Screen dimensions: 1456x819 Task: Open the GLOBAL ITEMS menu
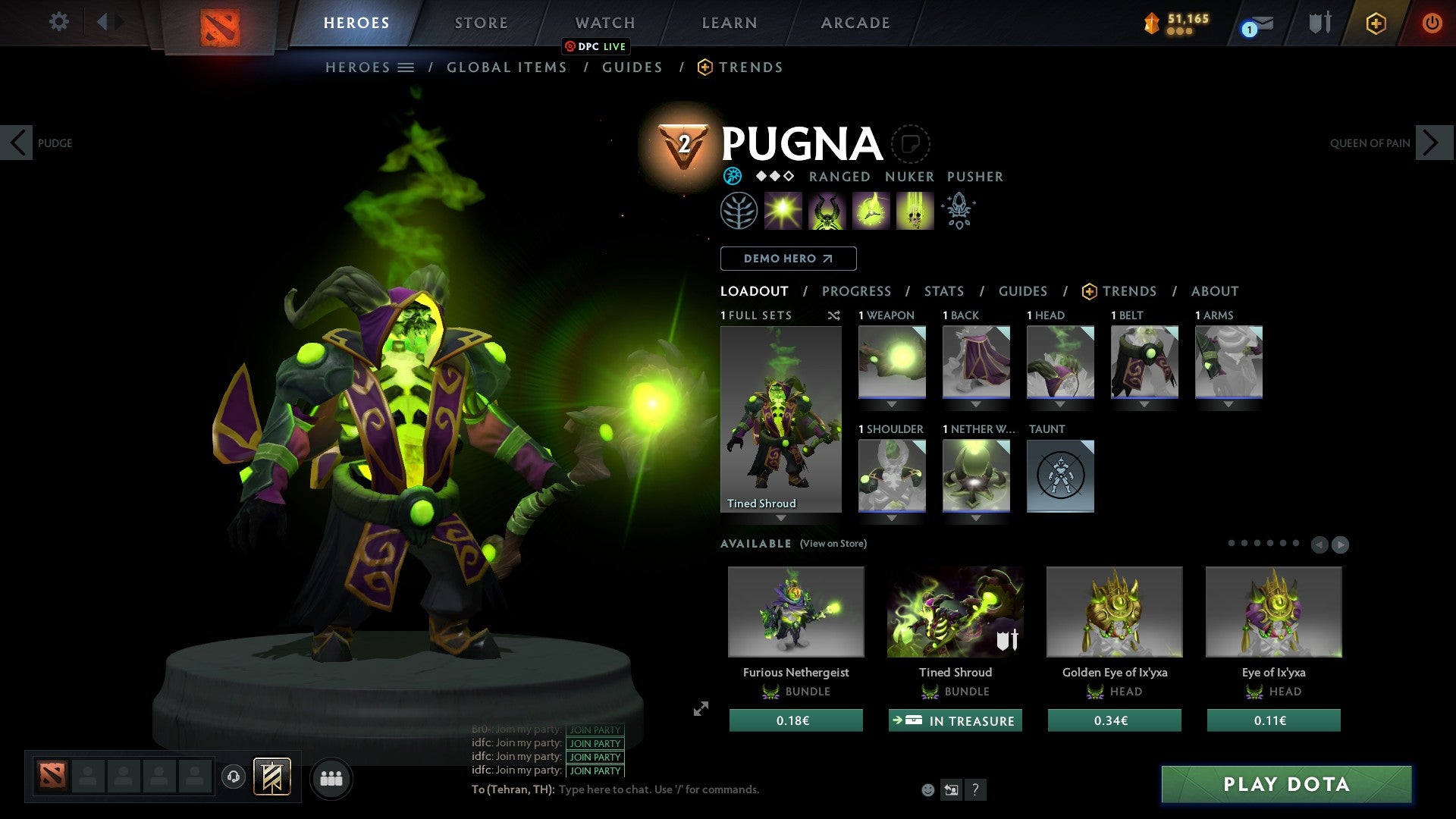(x=507, y=67)
